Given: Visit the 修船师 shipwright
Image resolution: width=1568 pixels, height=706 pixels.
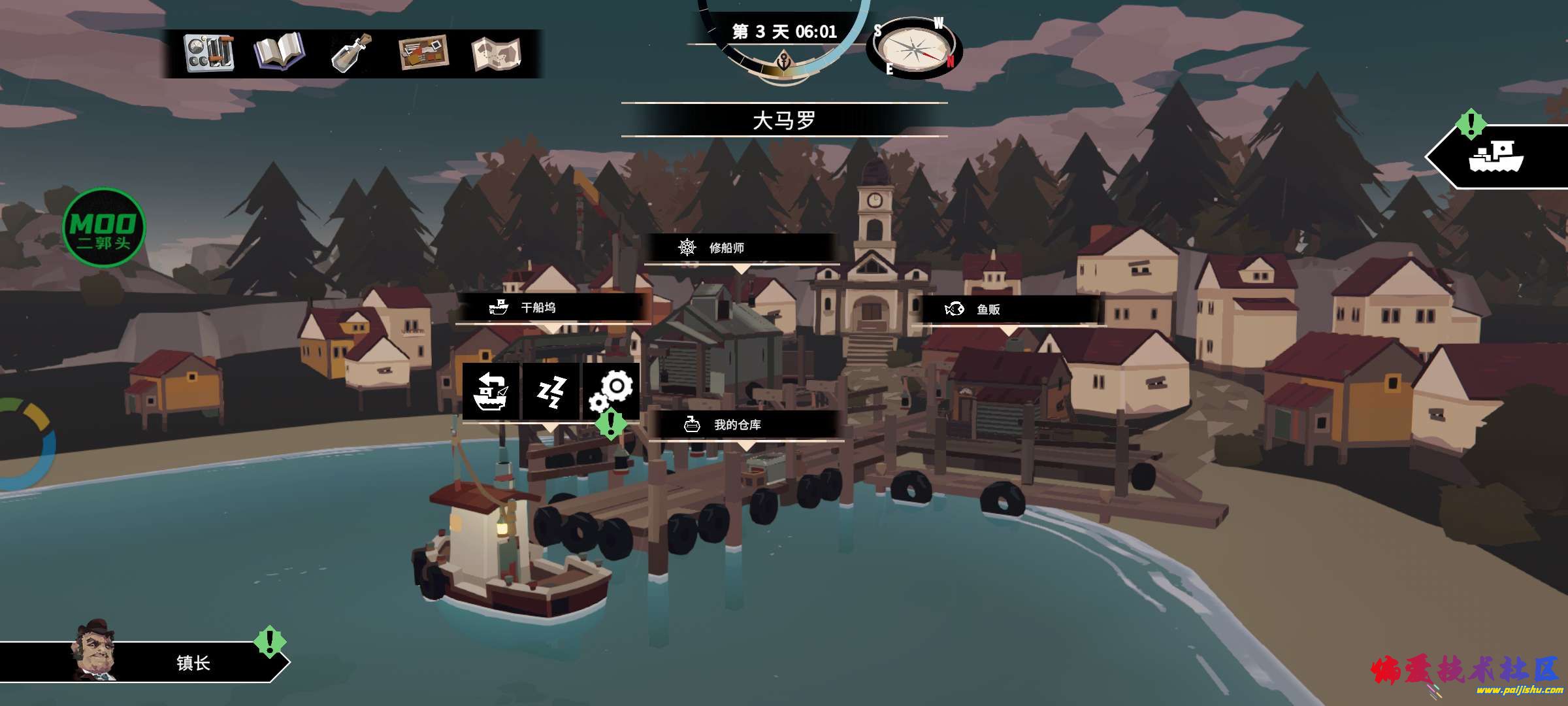Looking at the screenshot, I should pos(741,248).
